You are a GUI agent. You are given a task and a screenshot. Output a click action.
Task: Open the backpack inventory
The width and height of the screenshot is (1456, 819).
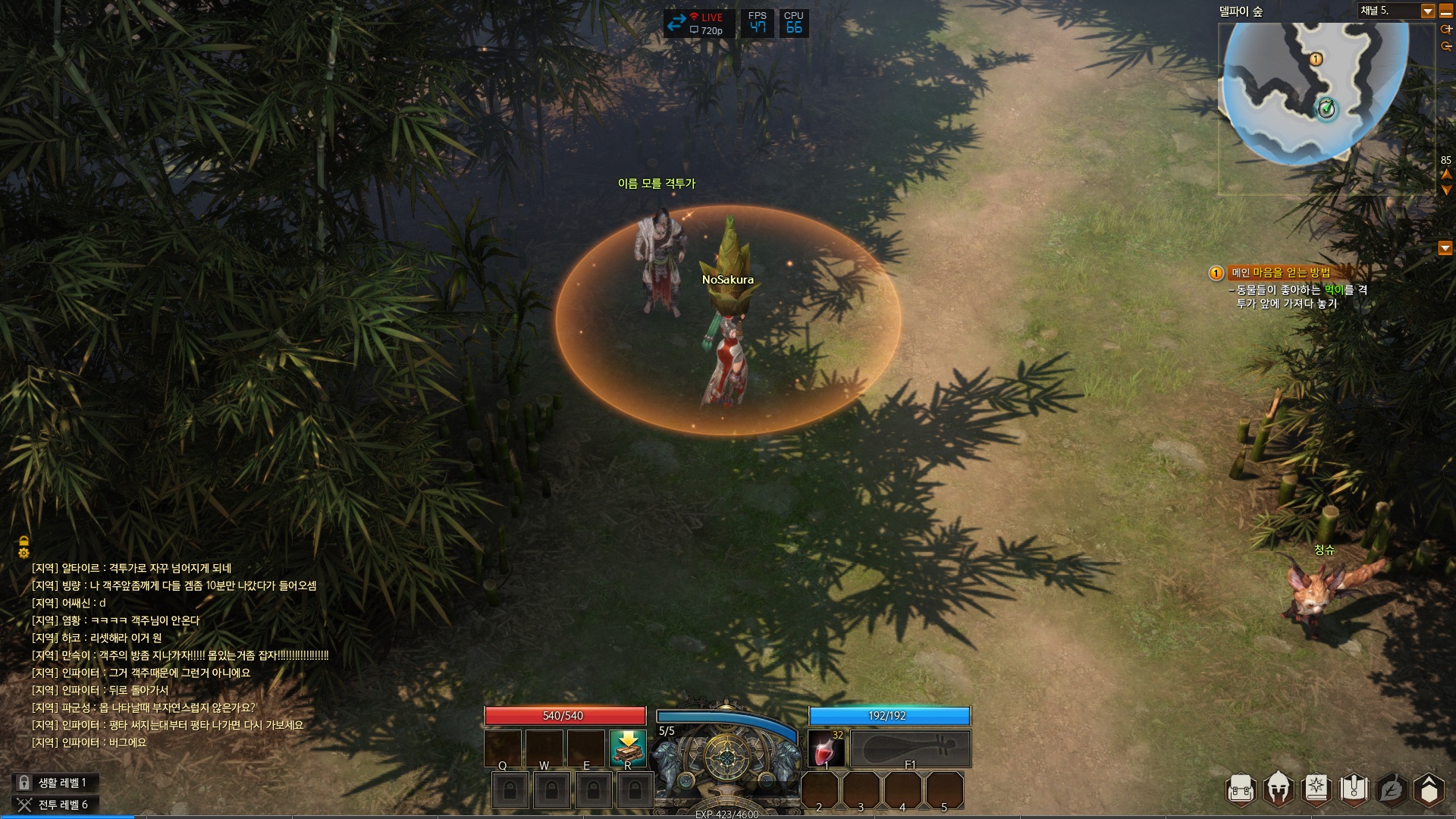[x=1241, y=789]
